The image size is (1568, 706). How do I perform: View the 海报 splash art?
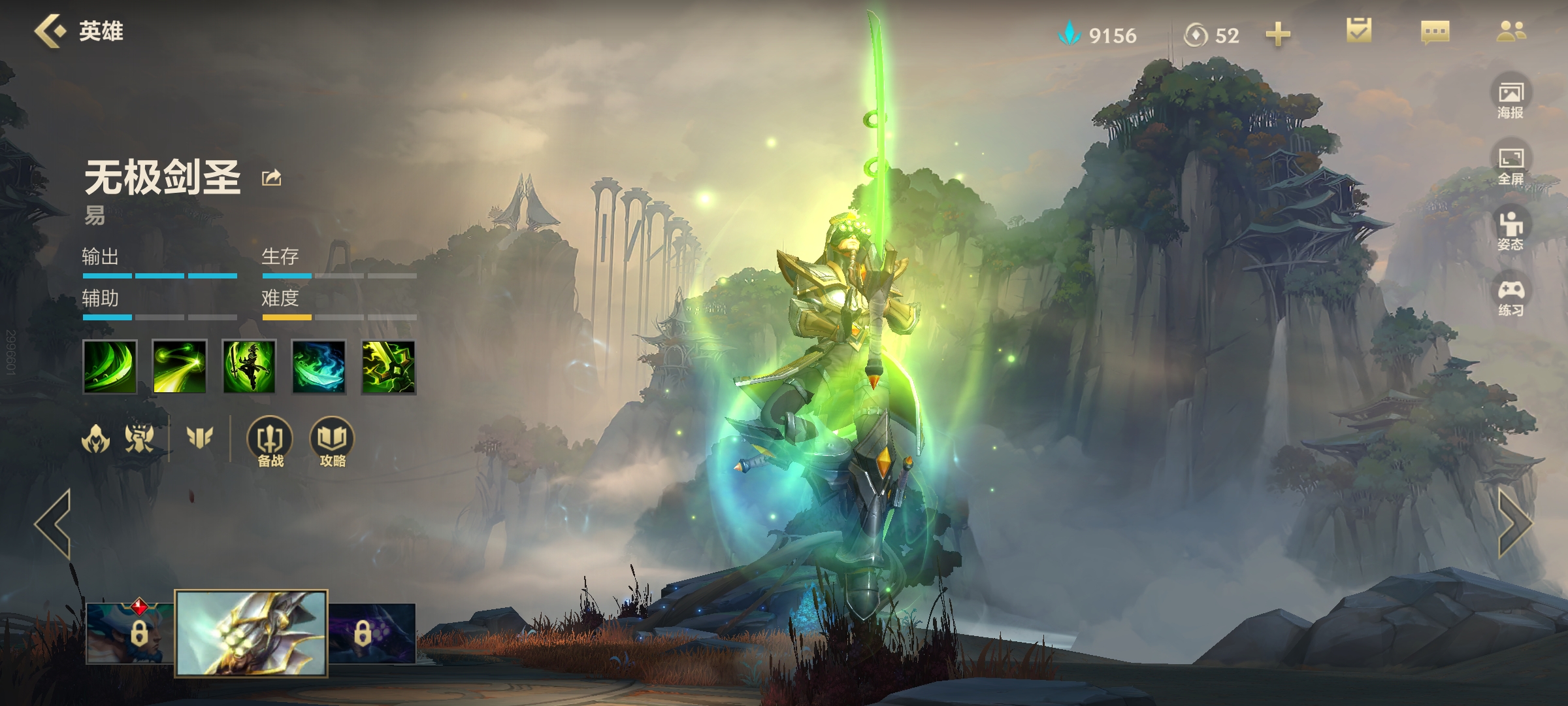pyautogui.click(x=1511, y=100)
